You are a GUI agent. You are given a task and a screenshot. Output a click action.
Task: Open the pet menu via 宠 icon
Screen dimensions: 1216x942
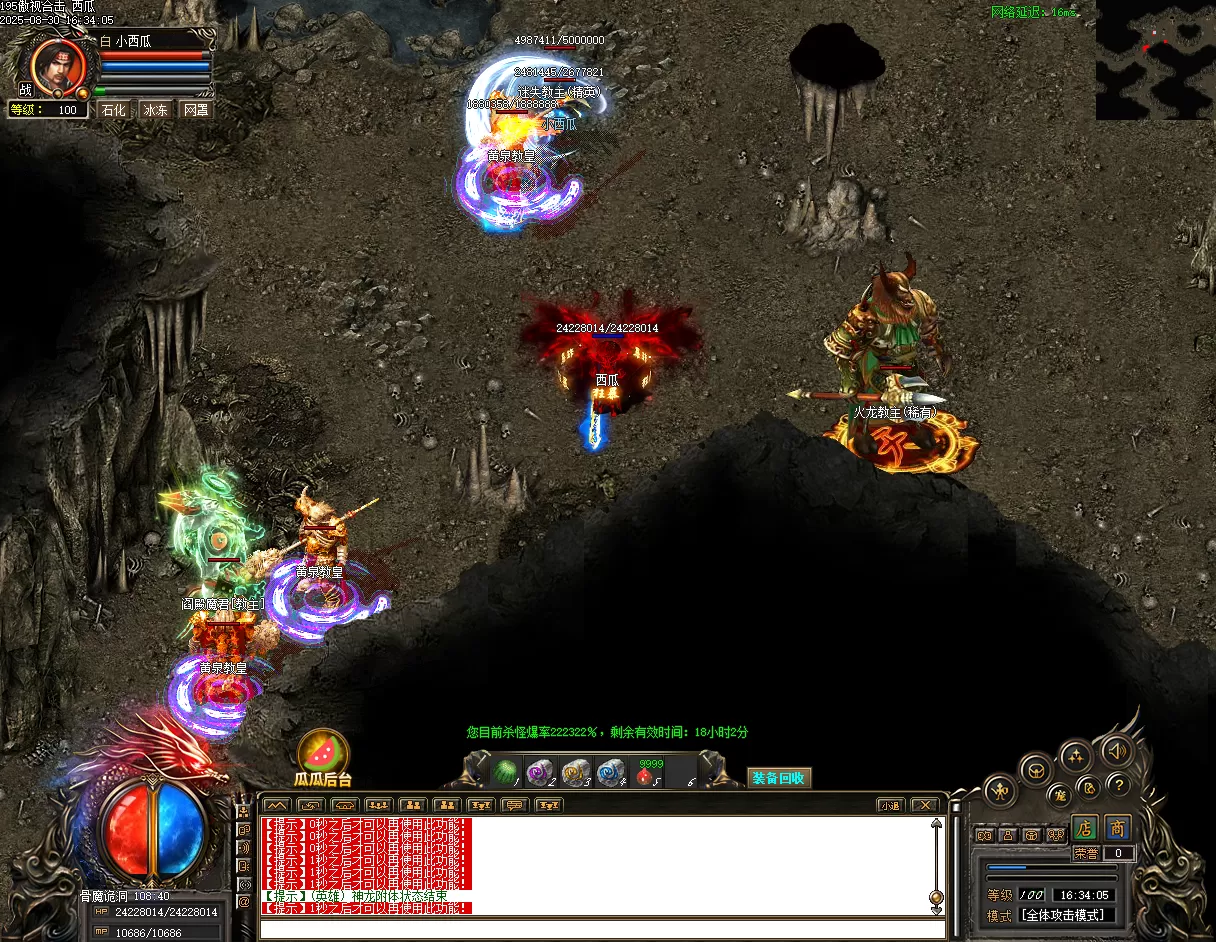(x=1059, y=796)
